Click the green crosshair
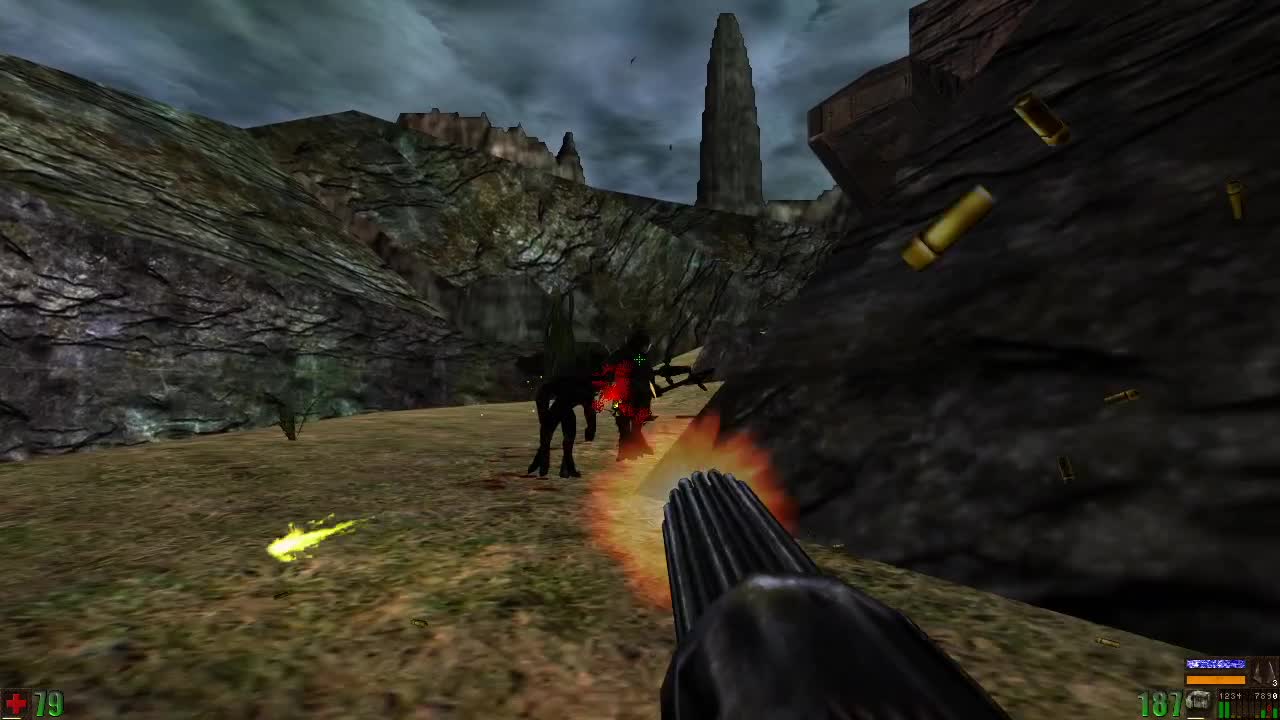The height and width of the screenshot is (720, 1280). coord(638,358)
